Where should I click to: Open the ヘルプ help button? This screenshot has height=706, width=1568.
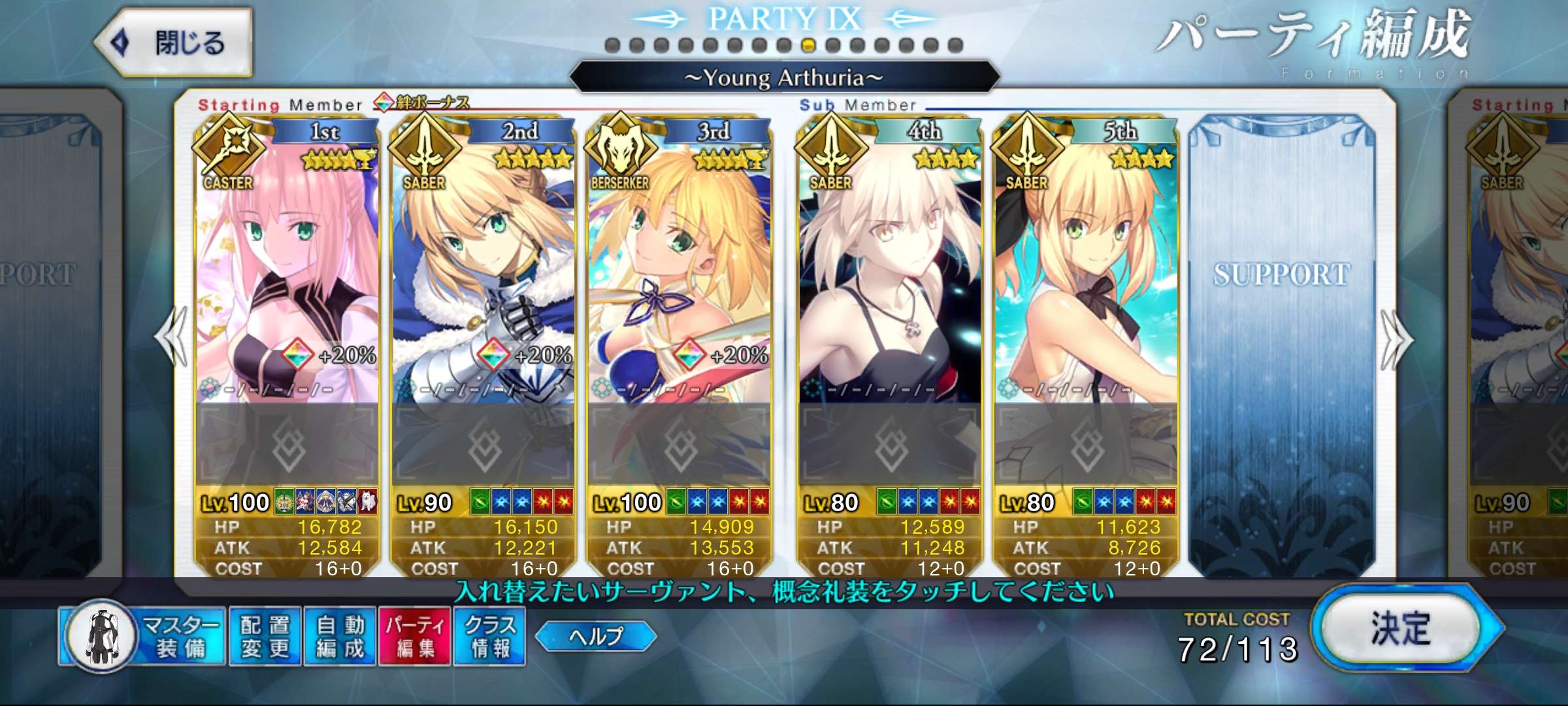click(595, 636)
